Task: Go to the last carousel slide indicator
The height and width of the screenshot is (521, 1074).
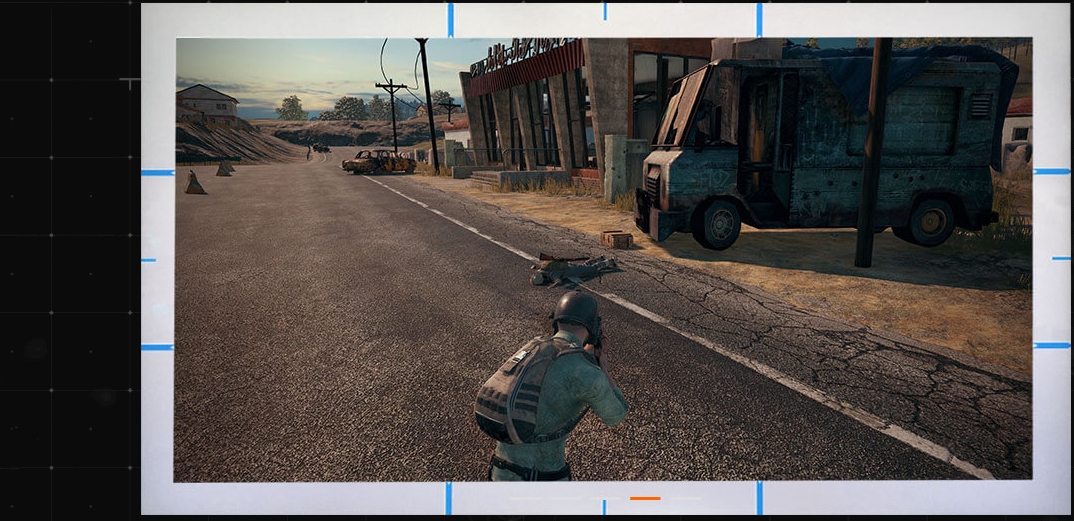Action: 686,498
